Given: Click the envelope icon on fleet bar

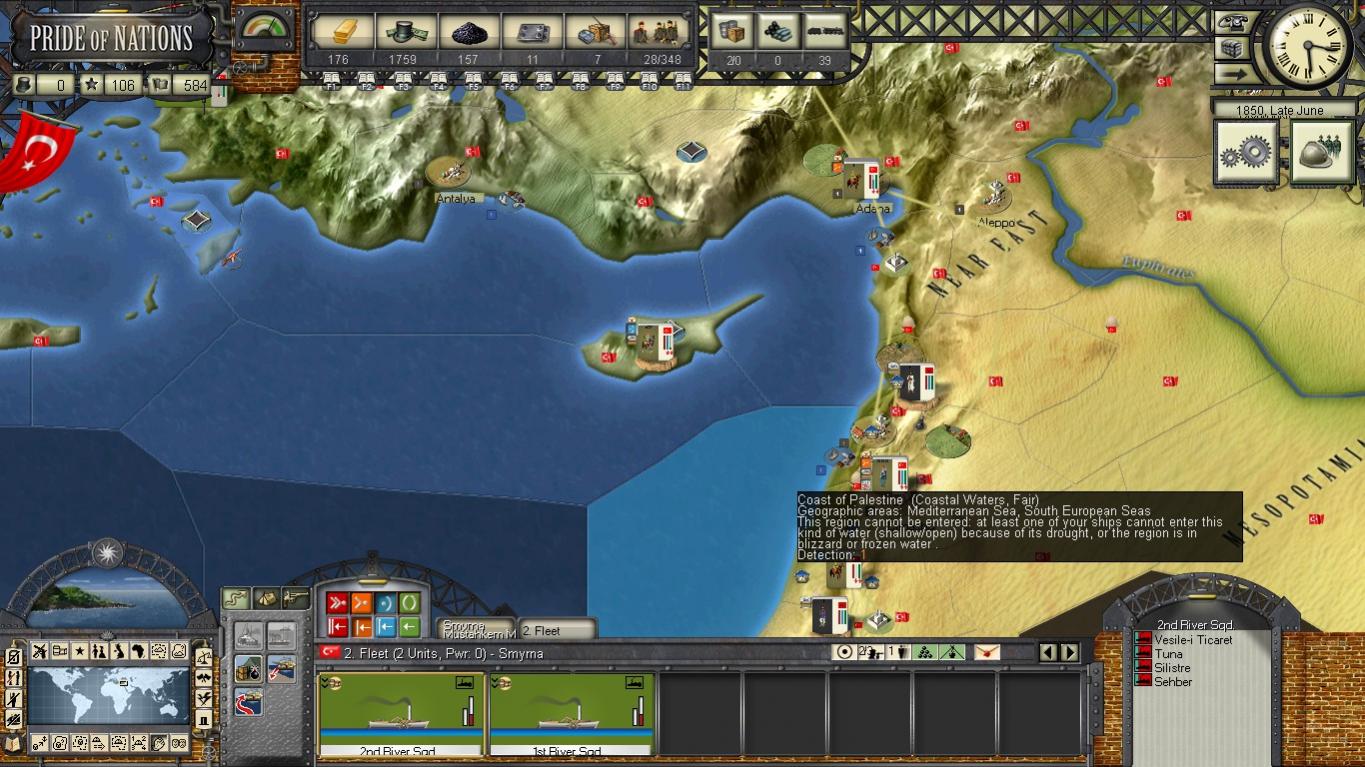Looking at the screenshot, I should coord(986,652).
